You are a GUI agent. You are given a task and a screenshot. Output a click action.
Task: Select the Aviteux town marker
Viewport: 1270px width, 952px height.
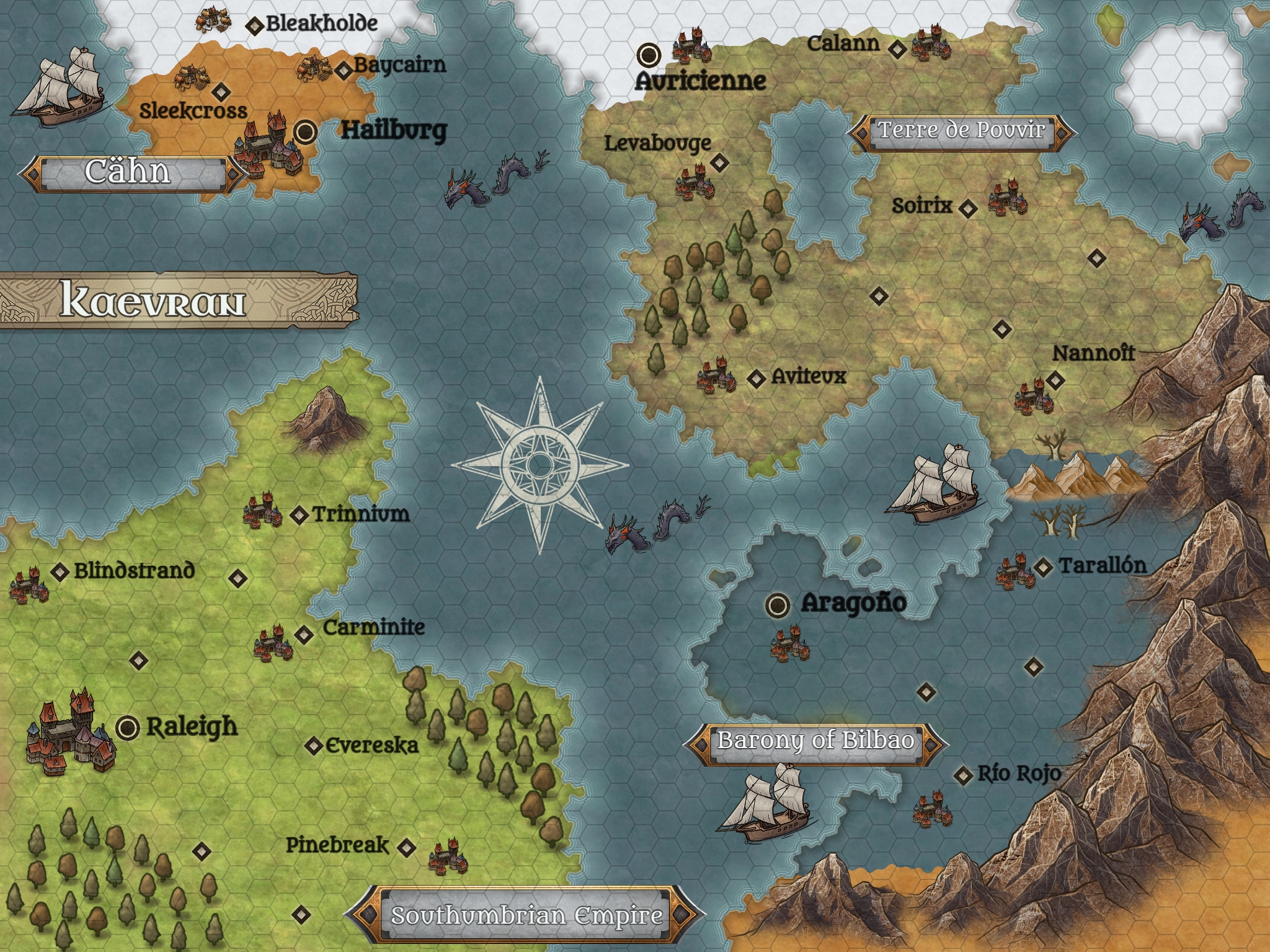pos(755,378)
